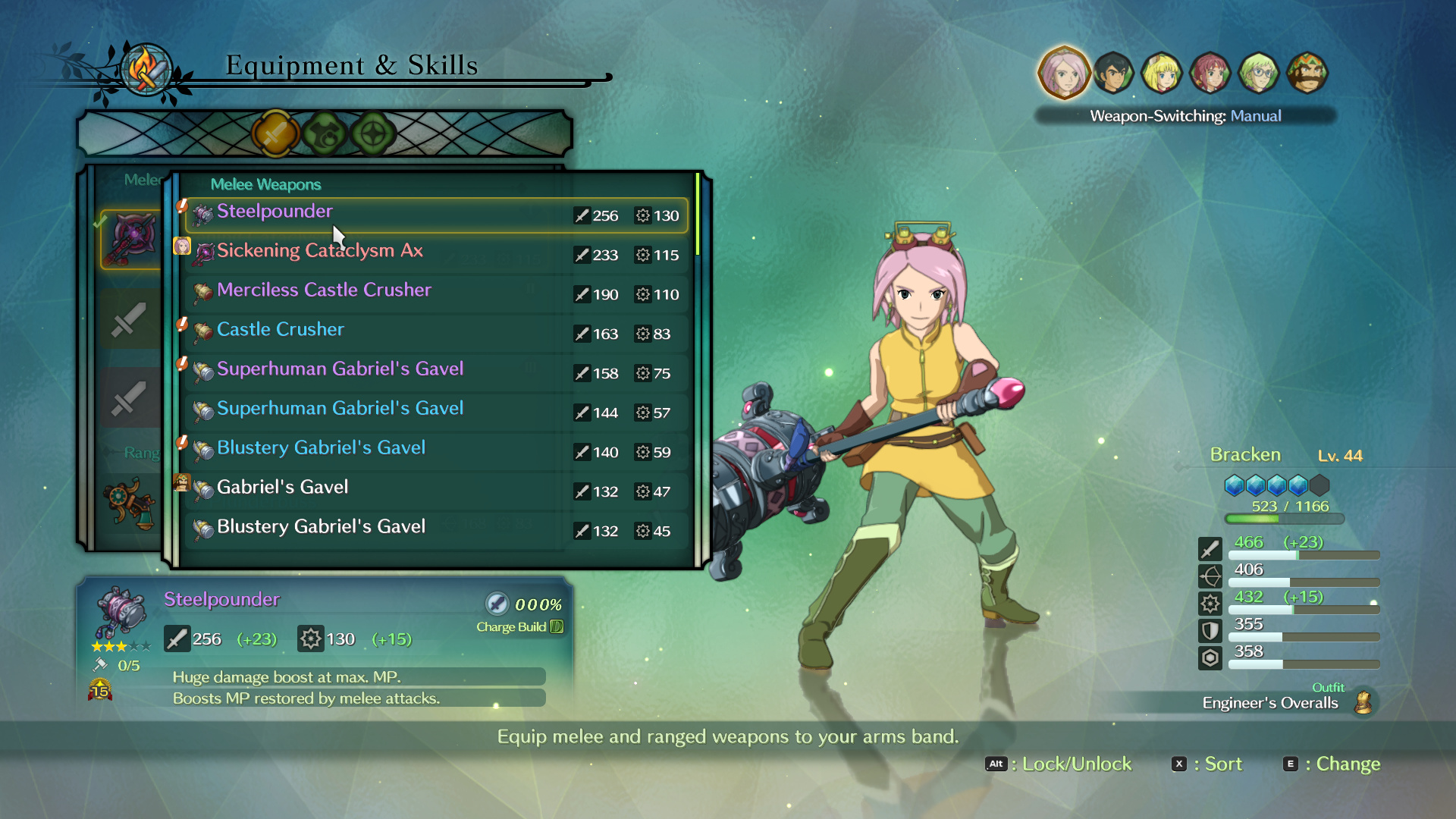The width and height of the screenshot is (1456, 819).
Task: Open the green armor equipment tab
Action: pos(325,134)
